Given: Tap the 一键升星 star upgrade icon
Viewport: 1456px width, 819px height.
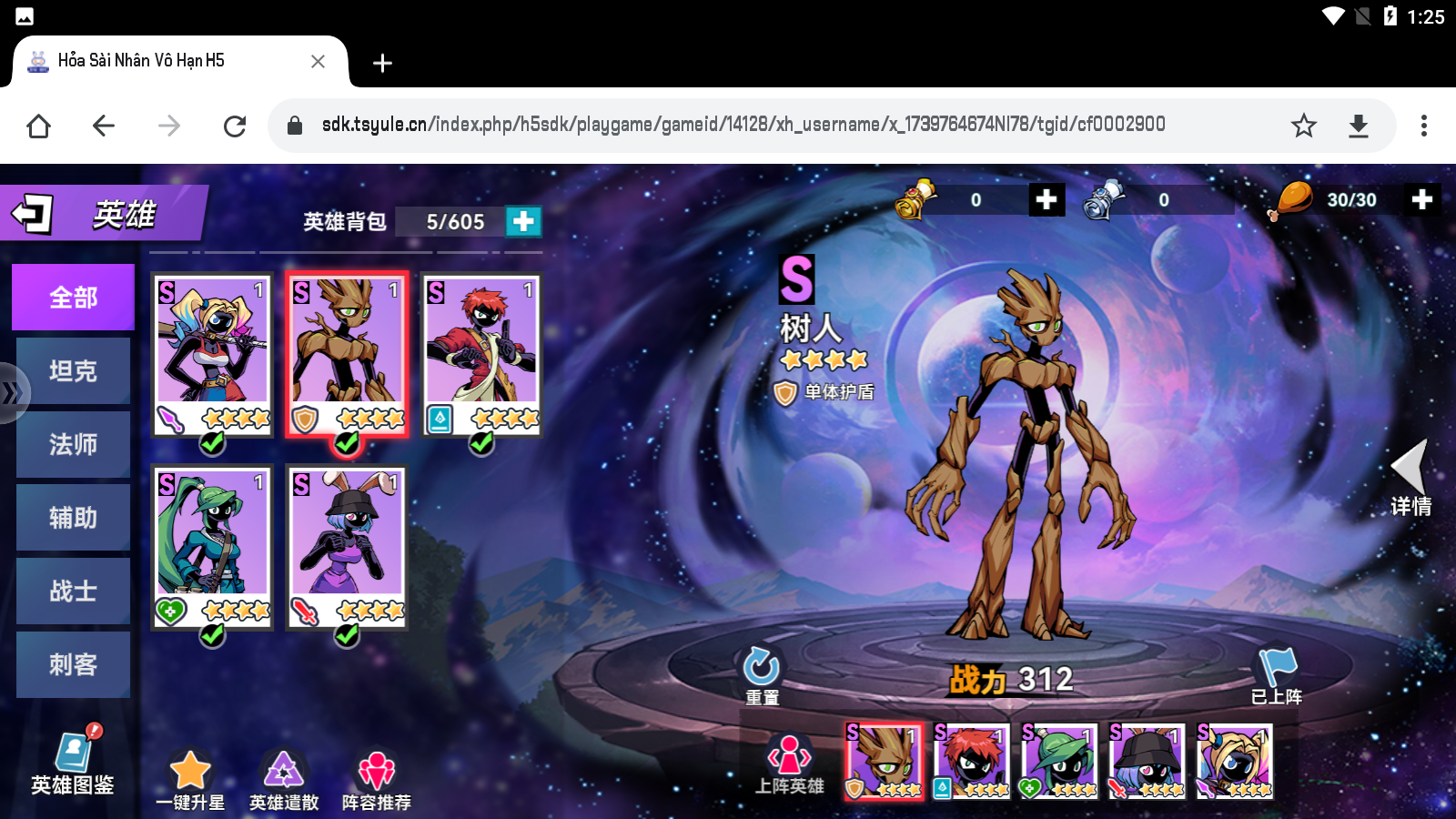Looking at the screenshot, I should pyautogui.click(x=189, y=769).
